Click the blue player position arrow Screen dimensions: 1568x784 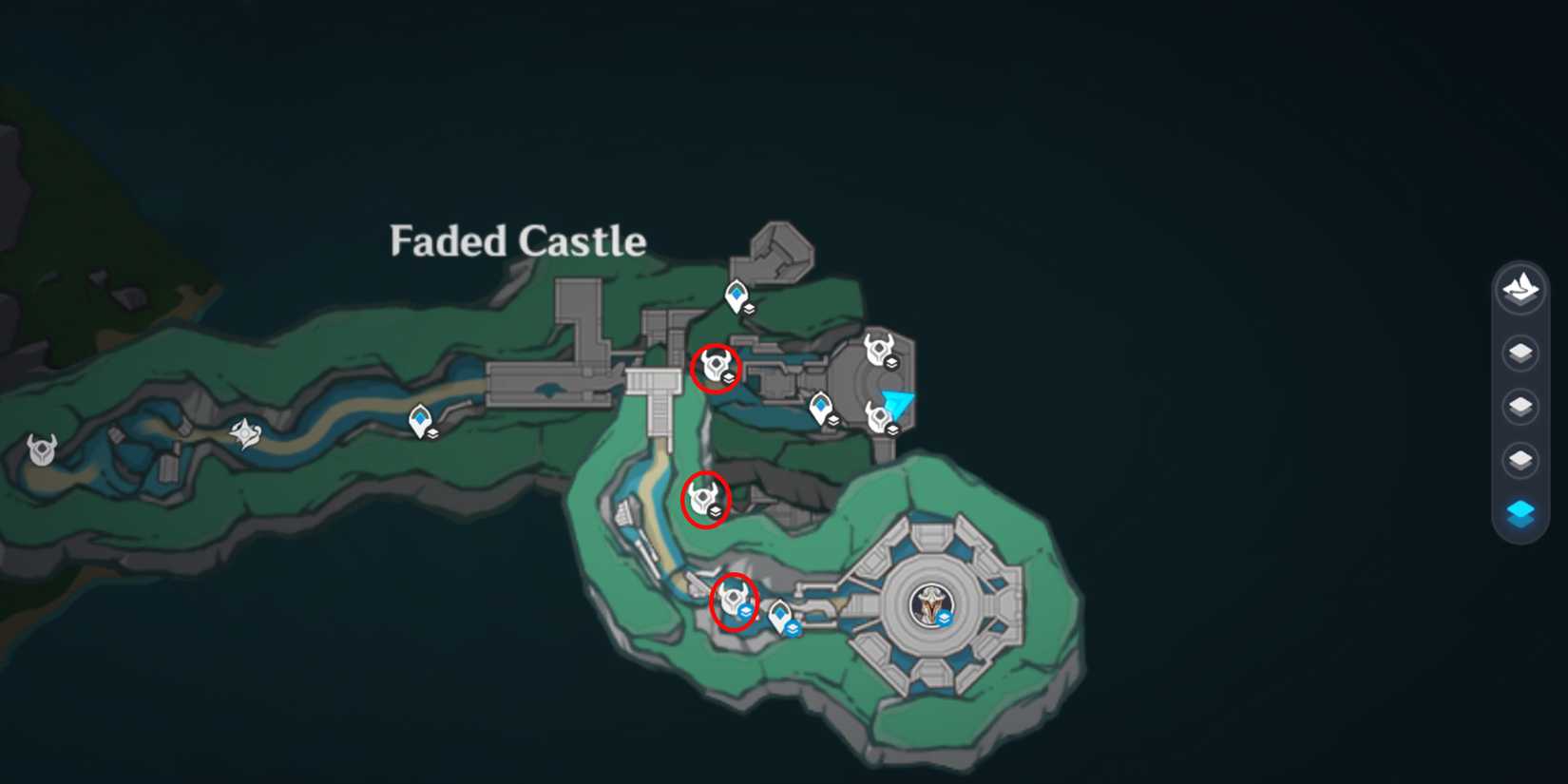pos(898,402)
